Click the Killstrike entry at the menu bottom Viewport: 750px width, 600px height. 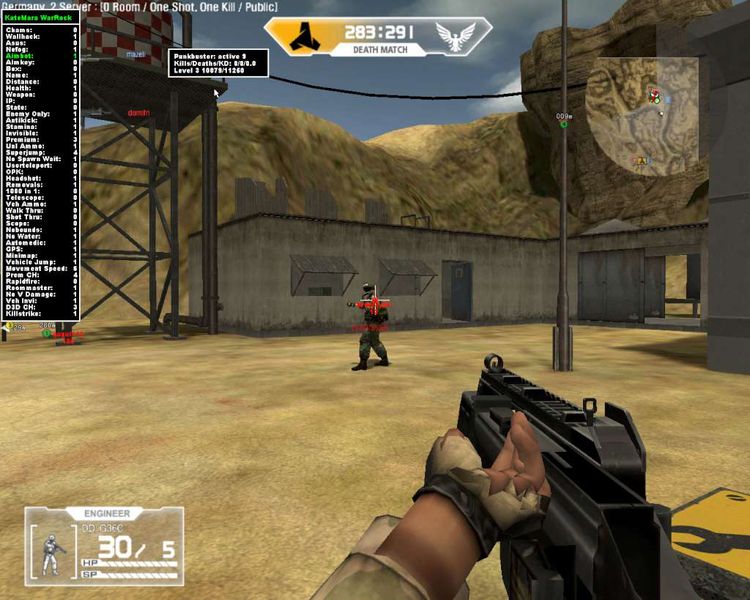pyautogui.click(x=23, y=312)
